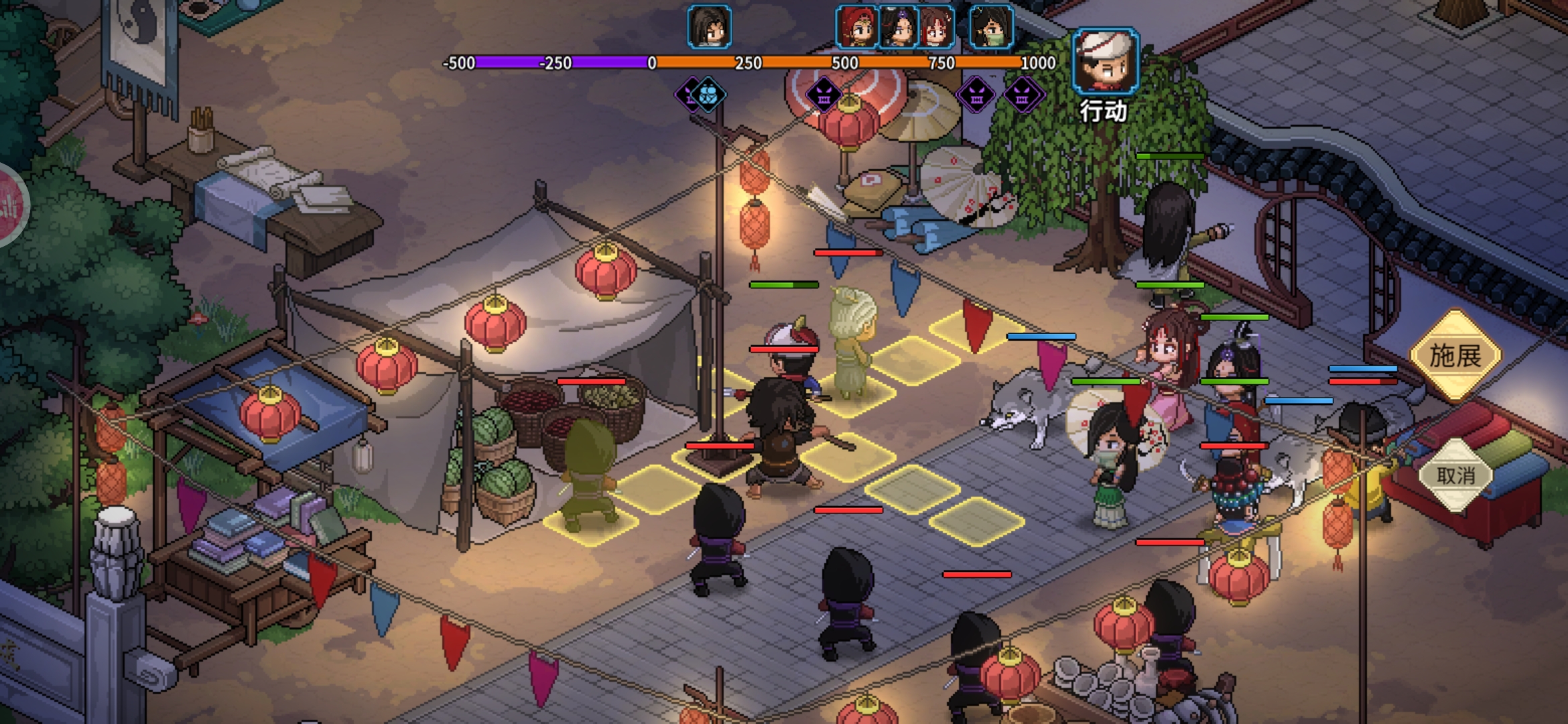Pick the portrait with the purple hair flower
The width and height of the screenshot is (1568, 724).
pos(898,27)
